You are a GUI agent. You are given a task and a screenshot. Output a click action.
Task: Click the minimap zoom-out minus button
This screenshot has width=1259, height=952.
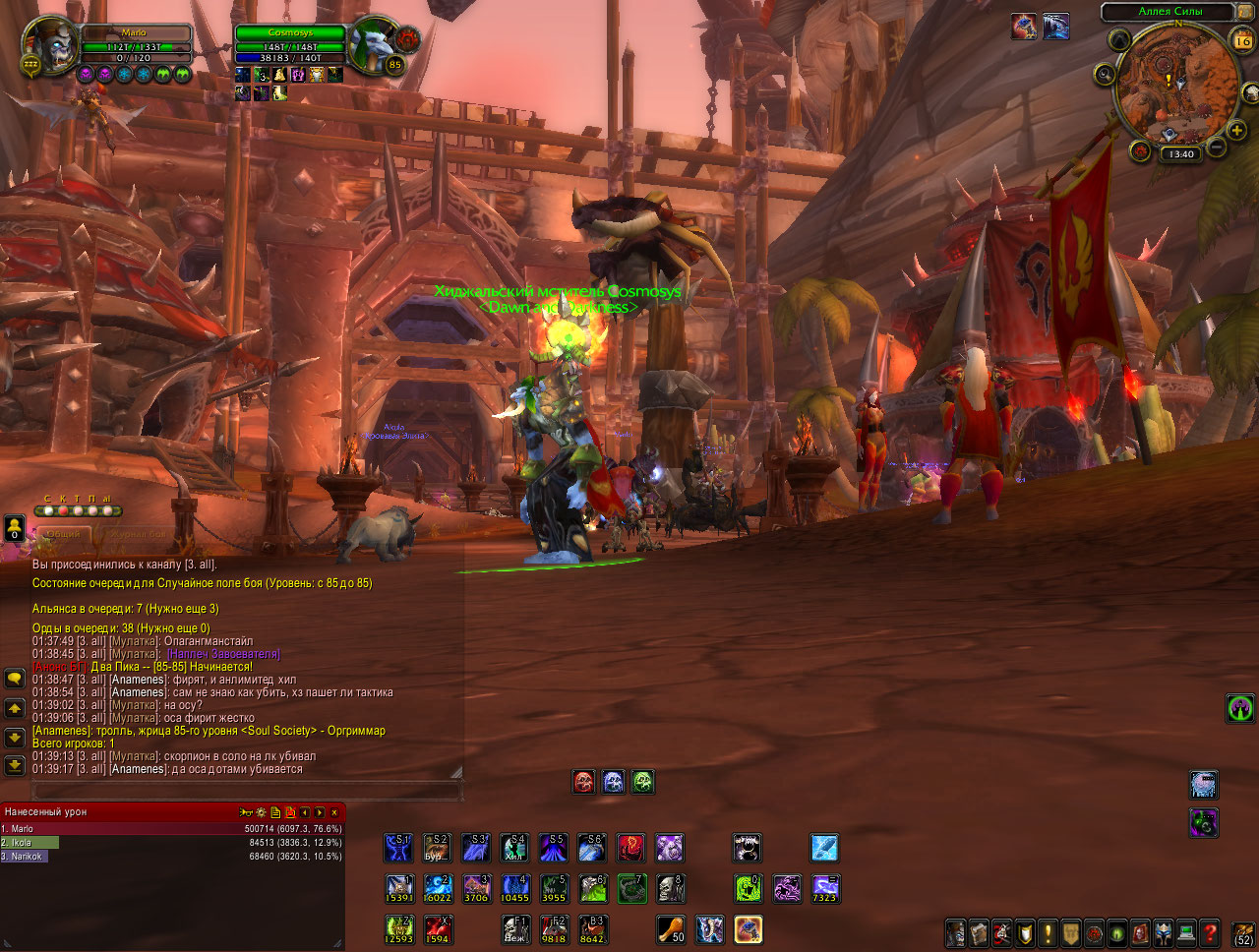(1217, 149)
